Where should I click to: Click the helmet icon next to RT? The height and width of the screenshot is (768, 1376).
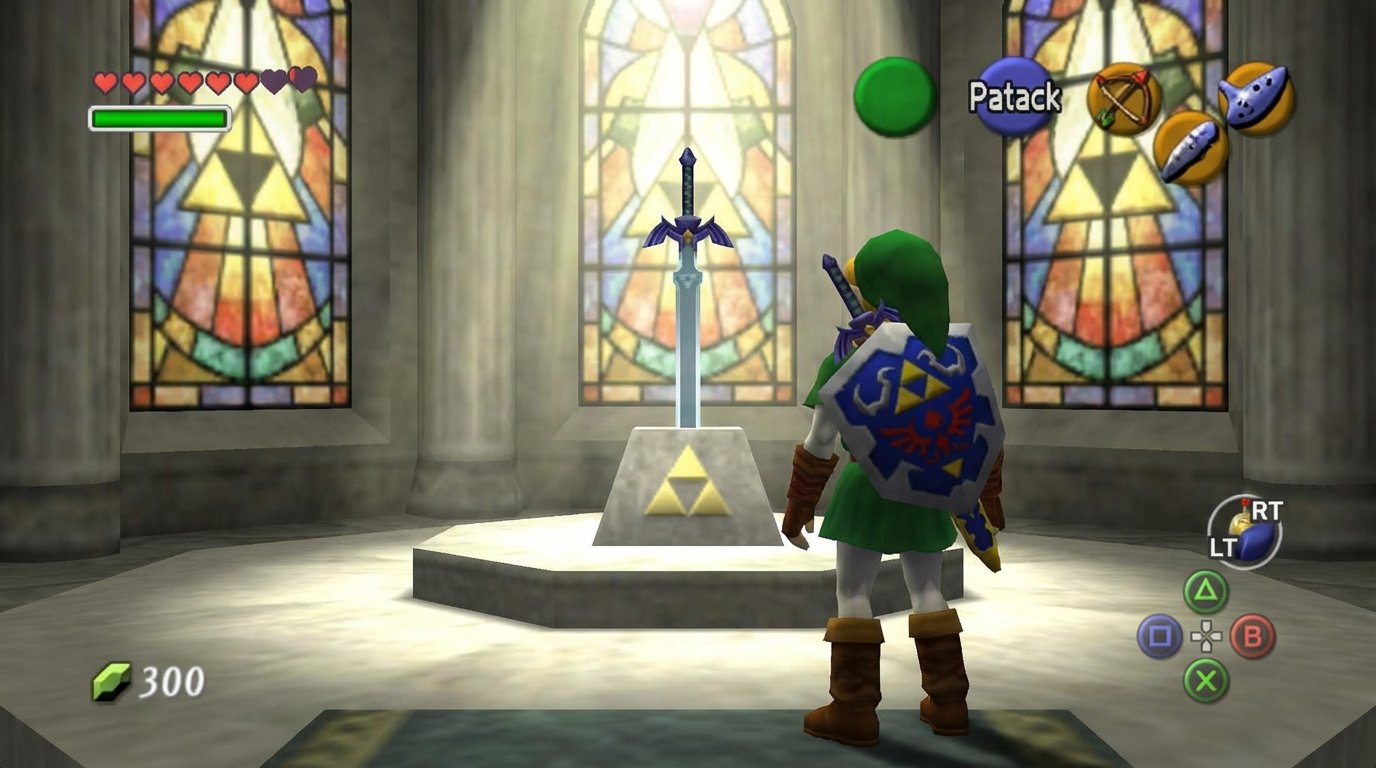1241,520
